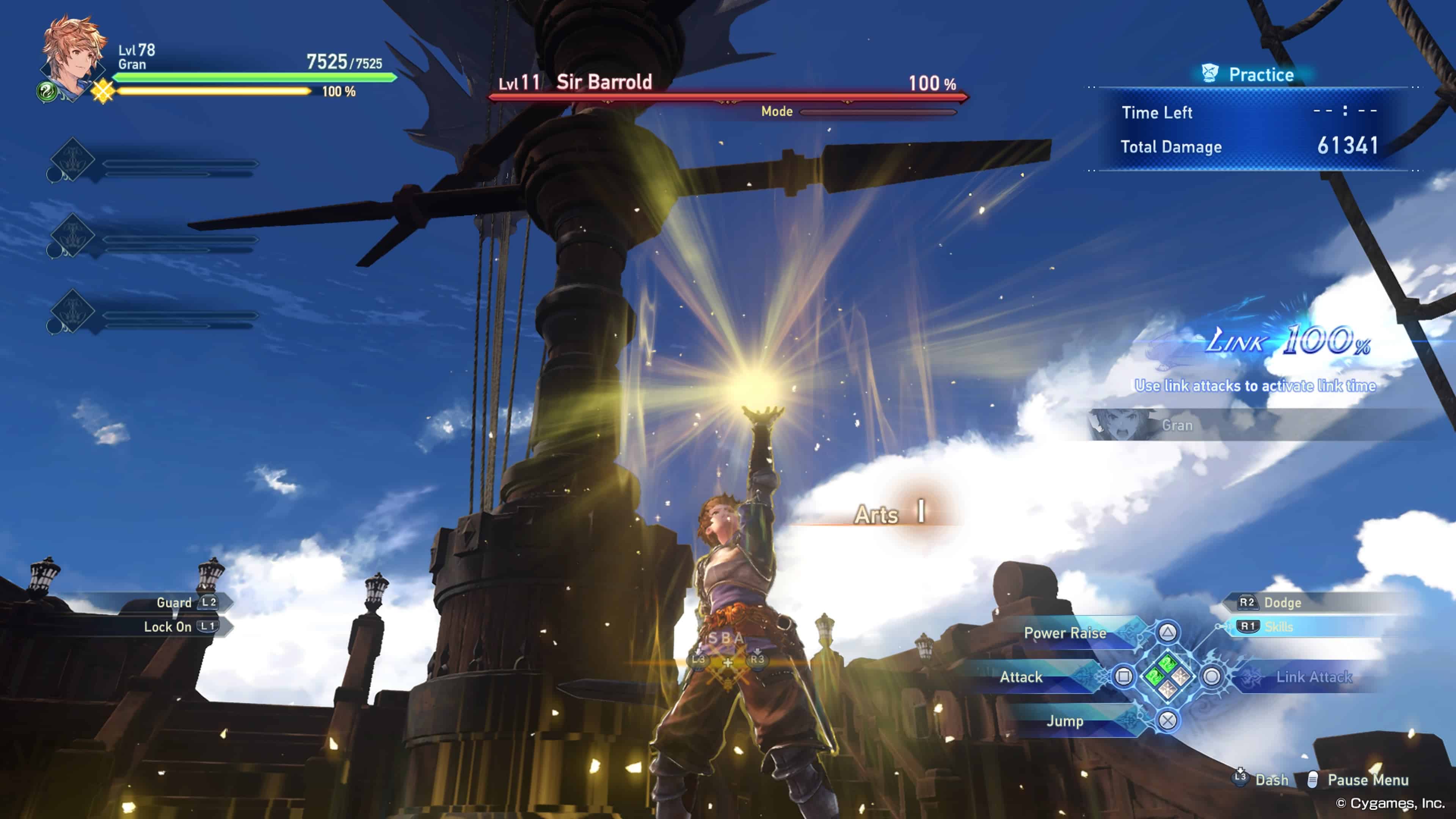Click the Practice quest panel header
1456x819 pixels.
point(1260,75)
